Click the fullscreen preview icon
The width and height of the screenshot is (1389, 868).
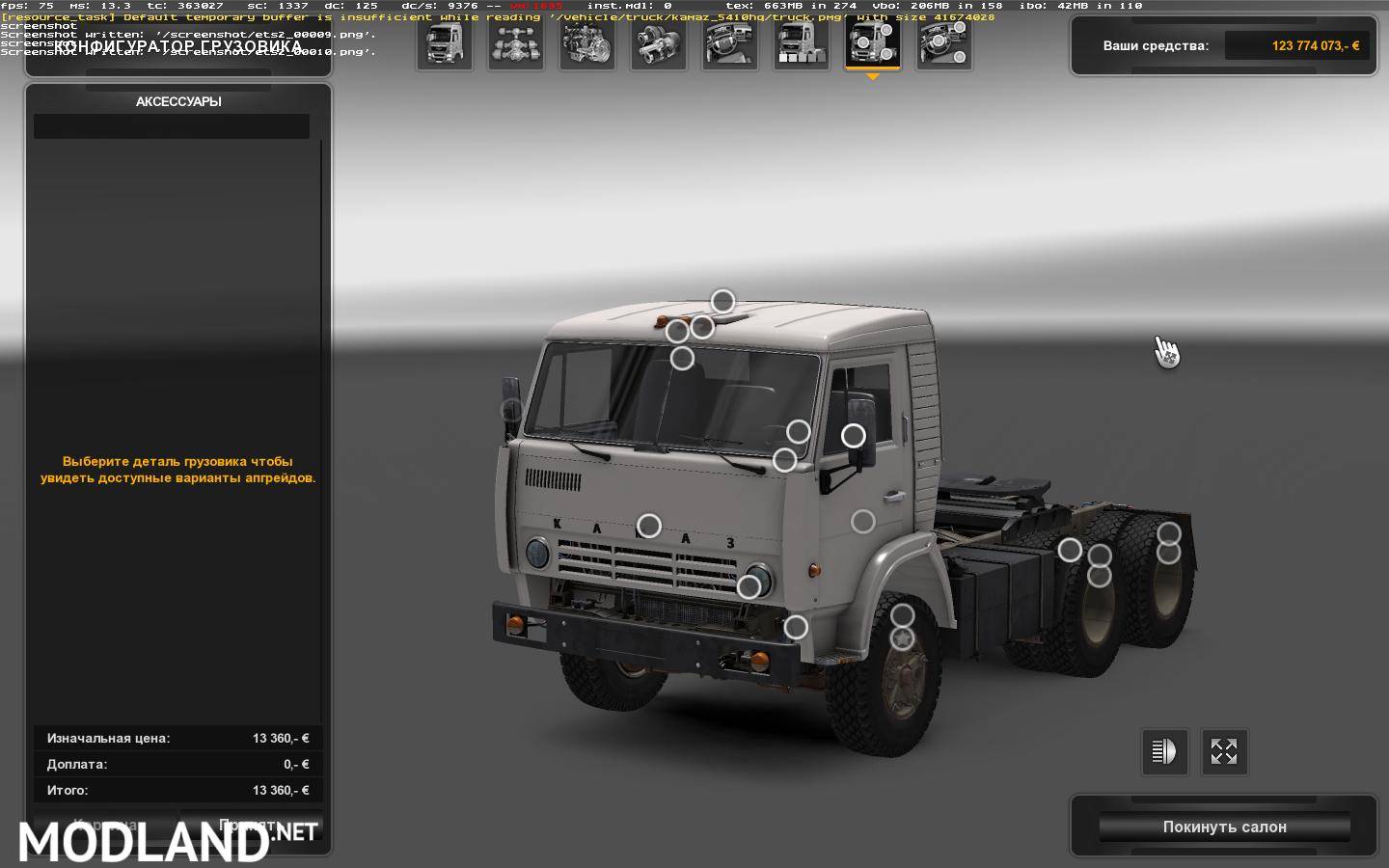point(1224,752)
